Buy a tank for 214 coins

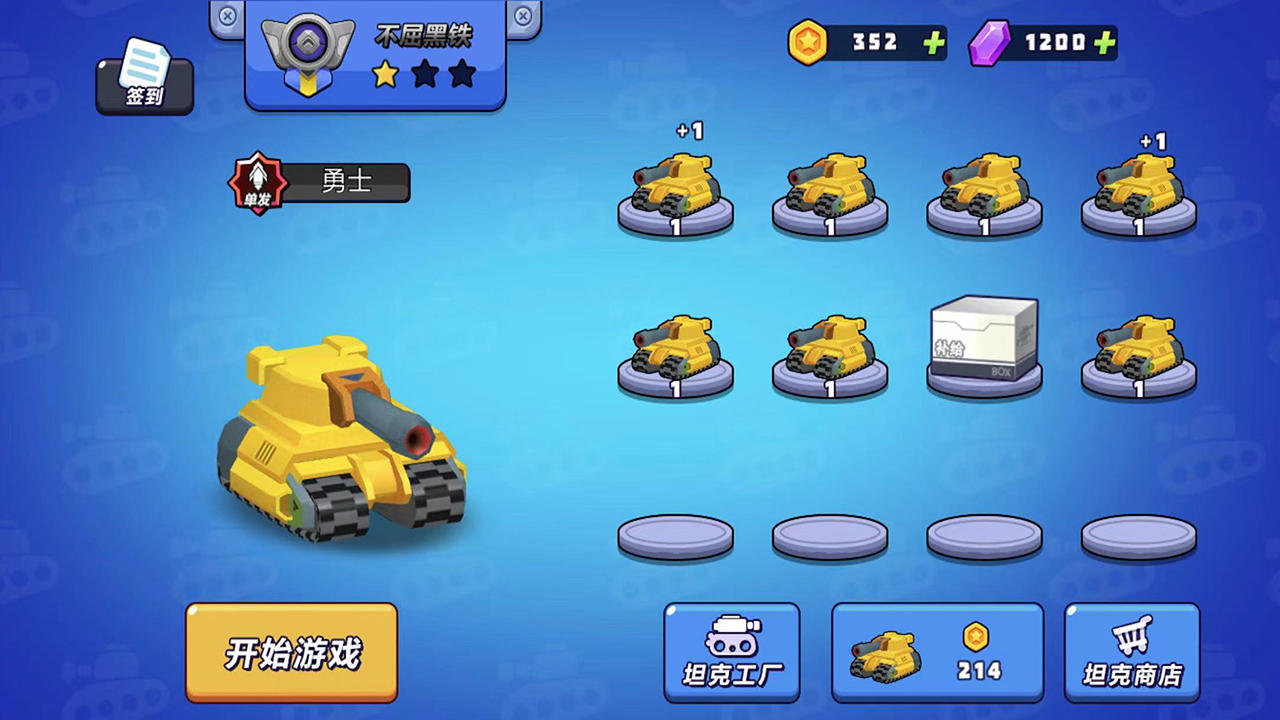click(937, 652)
